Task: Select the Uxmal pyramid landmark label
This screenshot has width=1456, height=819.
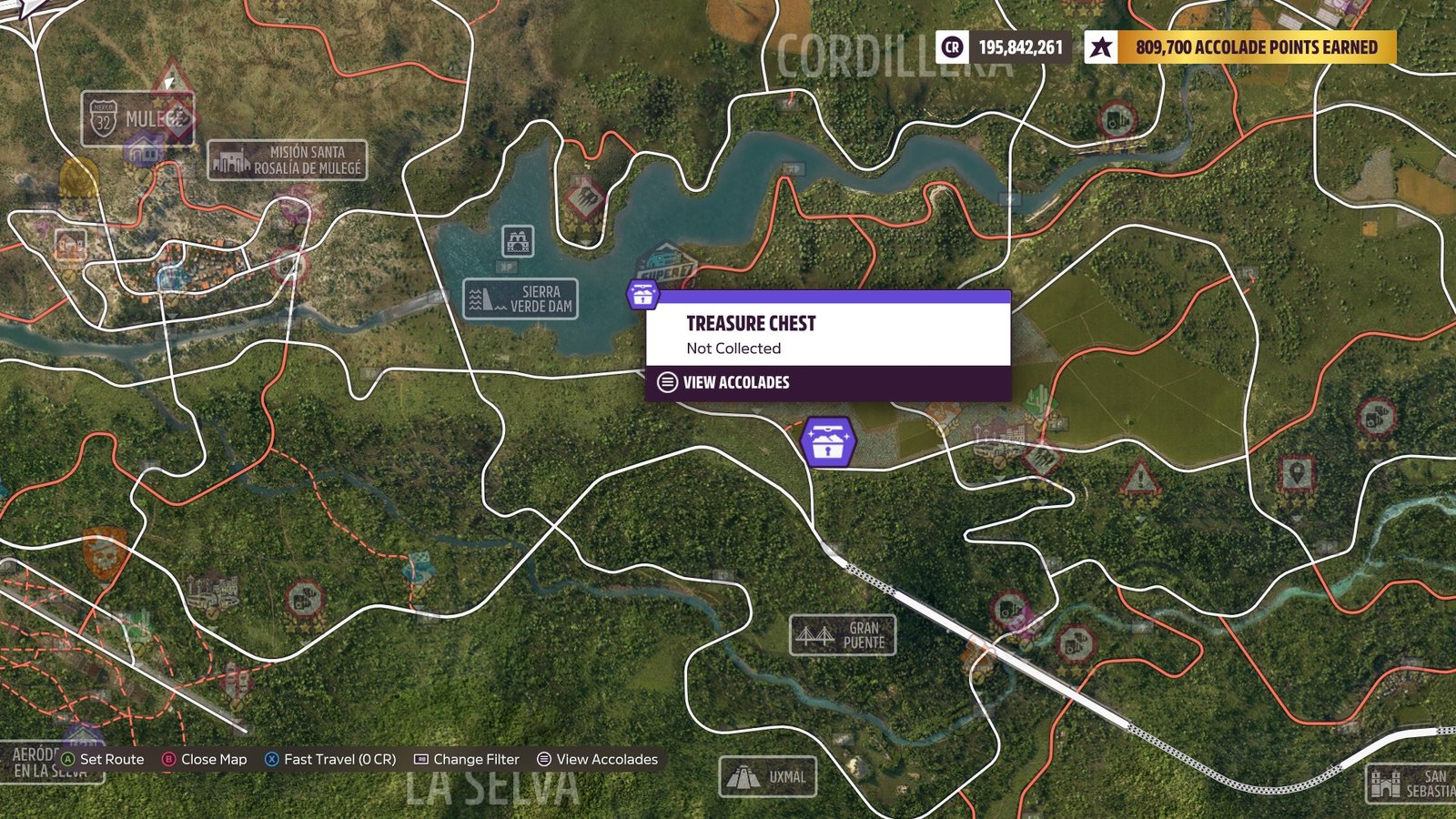Action: 768,777
